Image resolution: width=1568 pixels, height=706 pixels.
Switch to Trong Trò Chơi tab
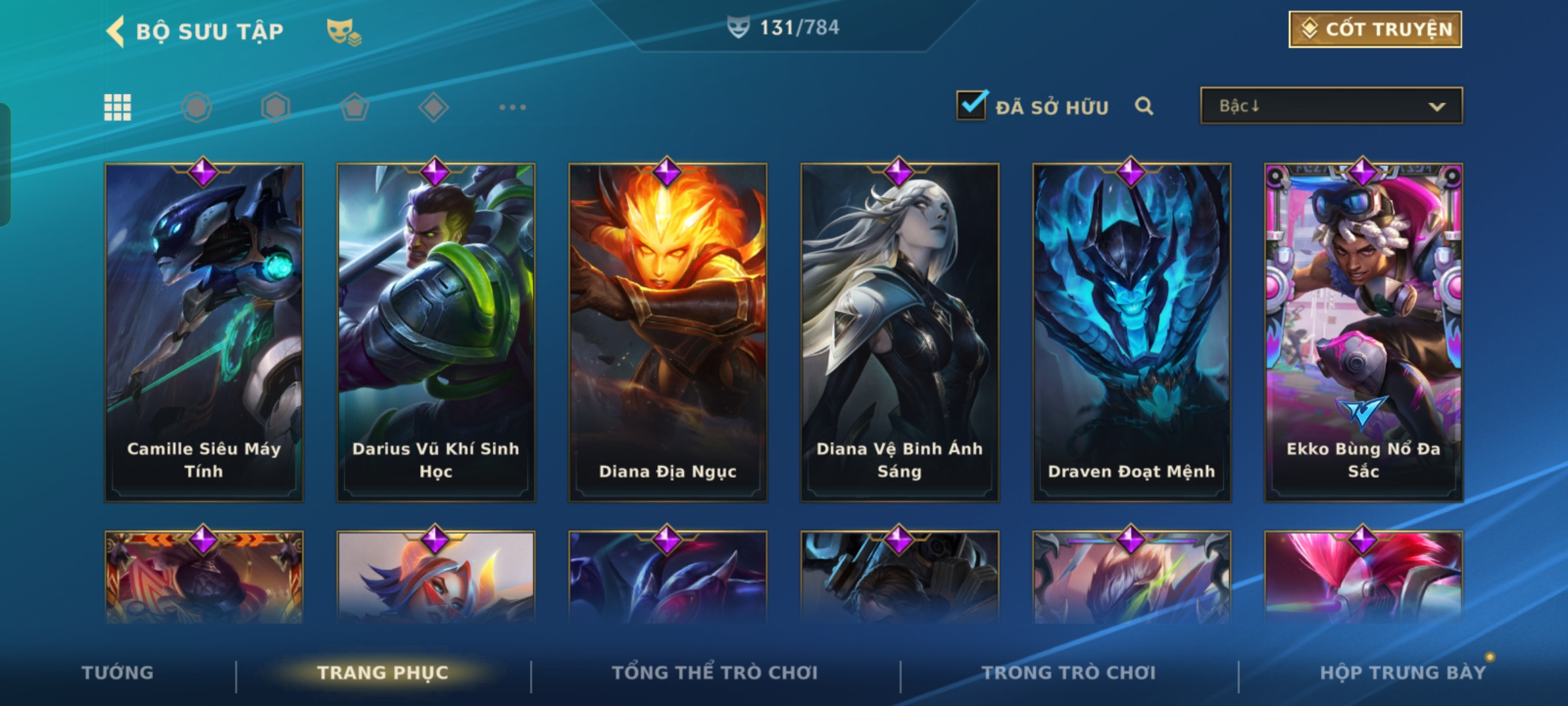[x=1069, y=673]
